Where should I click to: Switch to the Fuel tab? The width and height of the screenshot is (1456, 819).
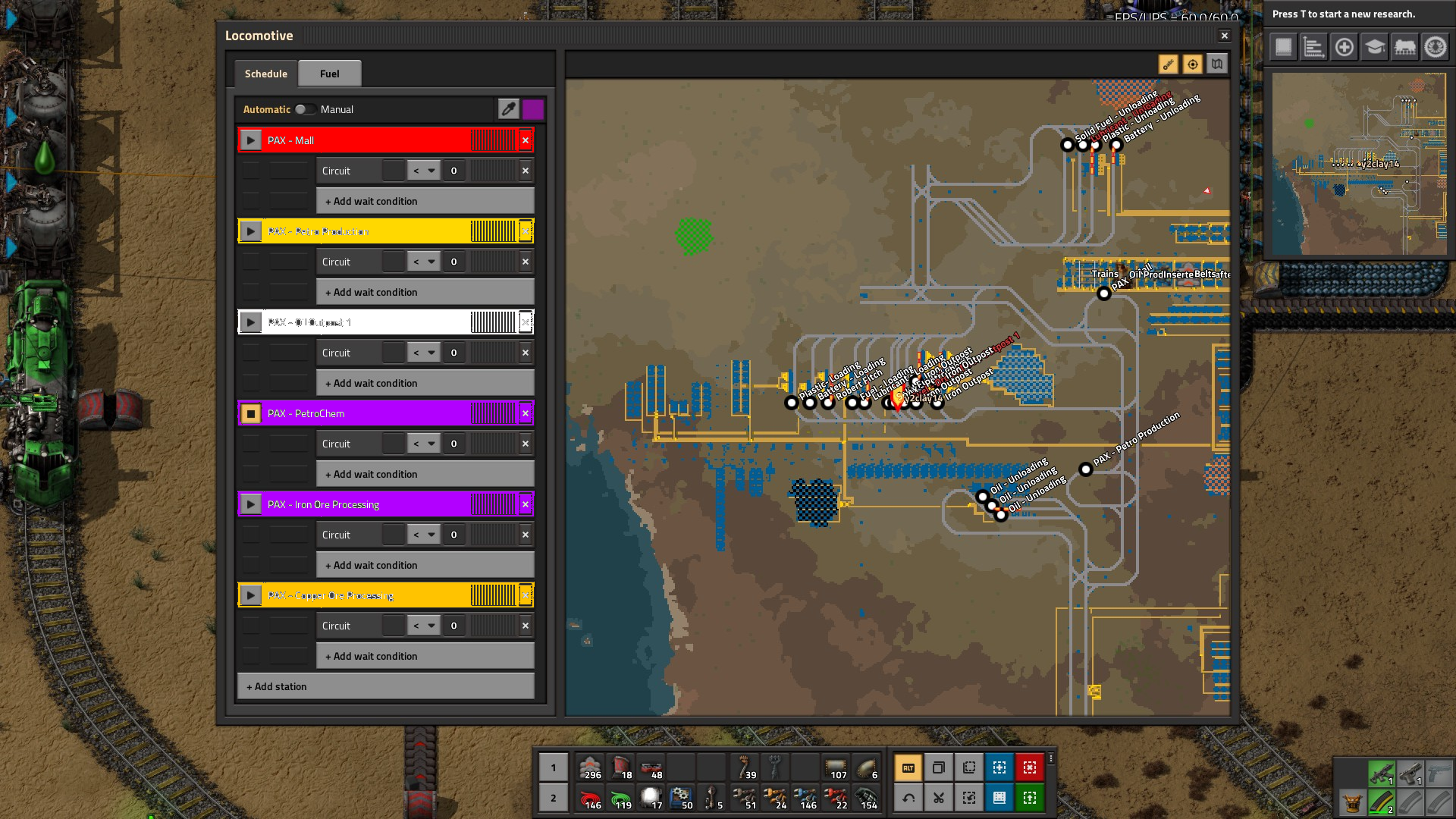329,73
